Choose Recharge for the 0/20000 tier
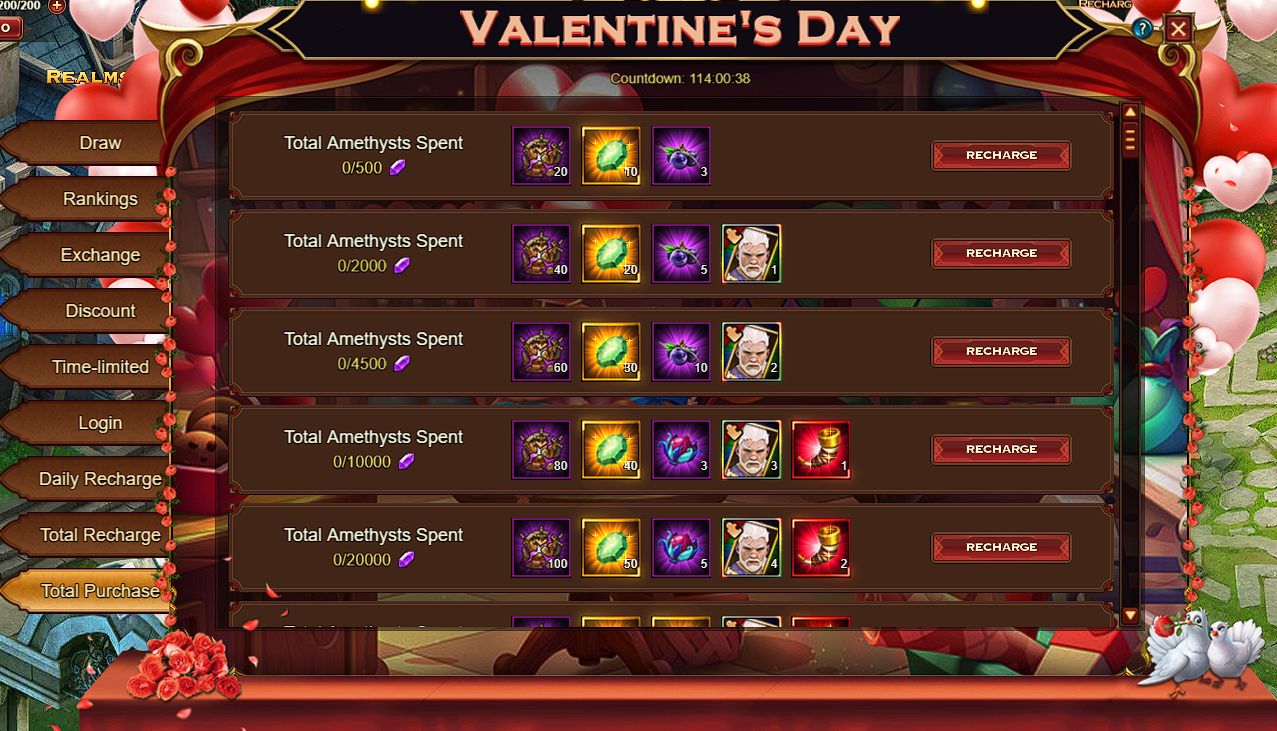This screenshot has height=731, width=1277. tap(1001, 547)
